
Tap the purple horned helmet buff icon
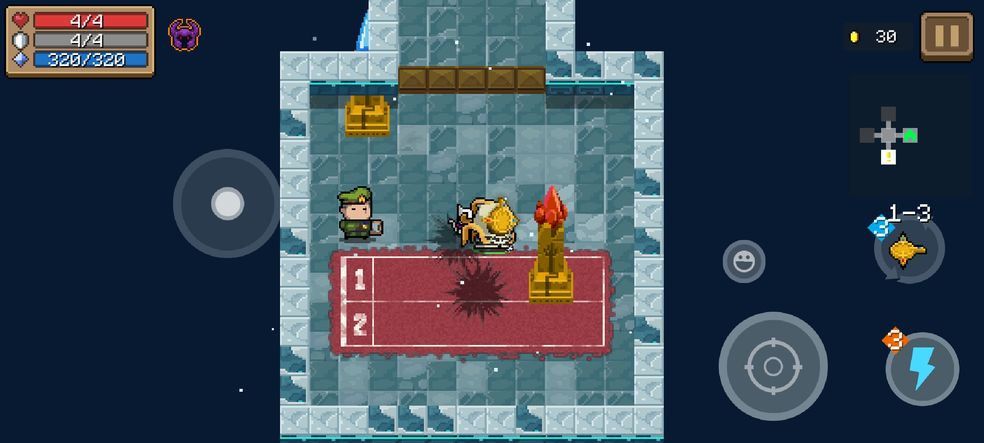(x=184, y=35)
